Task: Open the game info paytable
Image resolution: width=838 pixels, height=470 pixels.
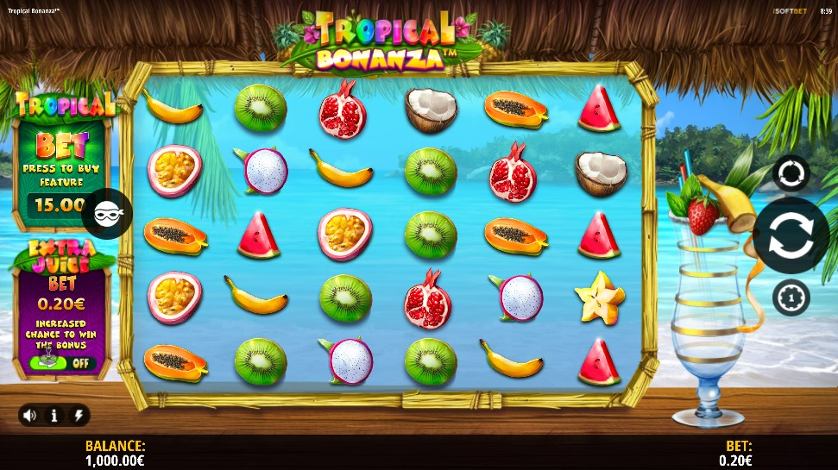Action: [54, 415]
